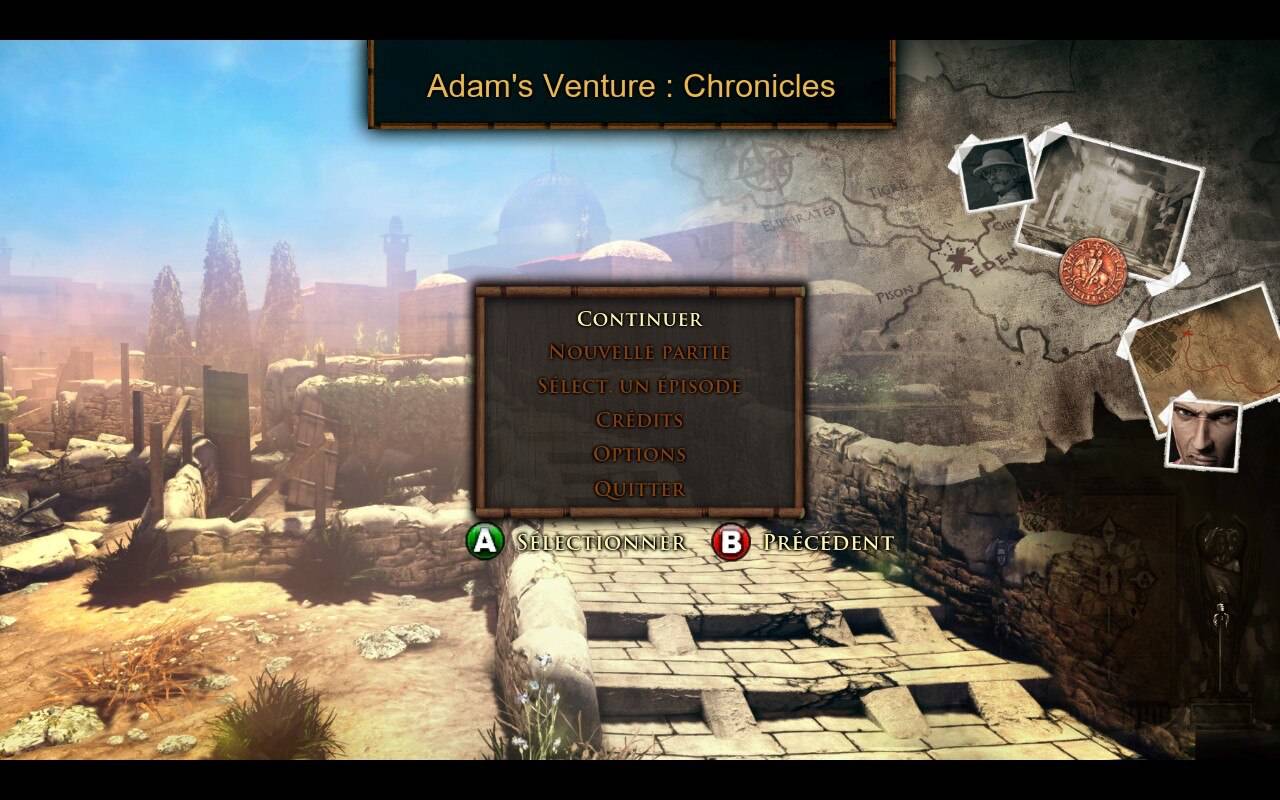This screenshot has width=1280, height=800.
Task: Open the Sélect. un épisode menu
Action: click(639, 386)
